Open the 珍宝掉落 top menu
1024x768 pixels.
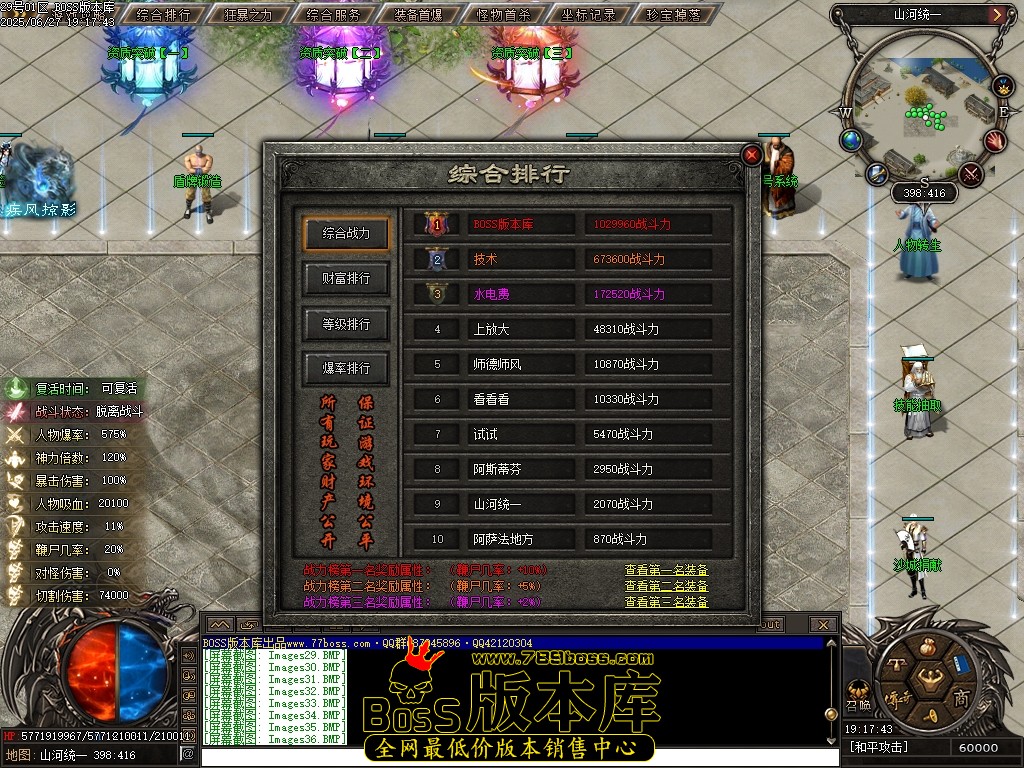pos(675,15)
